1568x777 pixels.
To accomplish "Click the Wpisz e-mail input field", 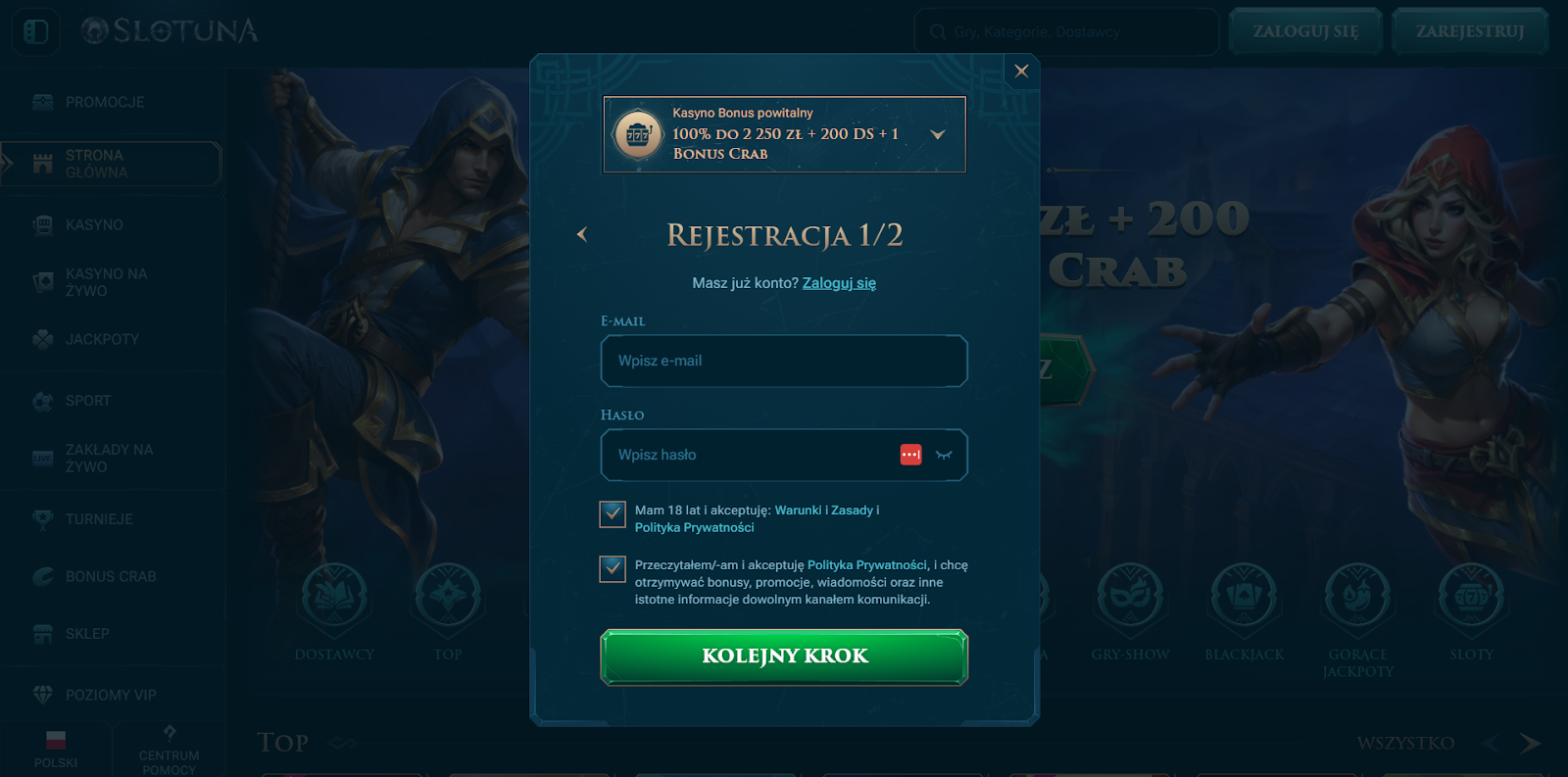I will point(783,361).
